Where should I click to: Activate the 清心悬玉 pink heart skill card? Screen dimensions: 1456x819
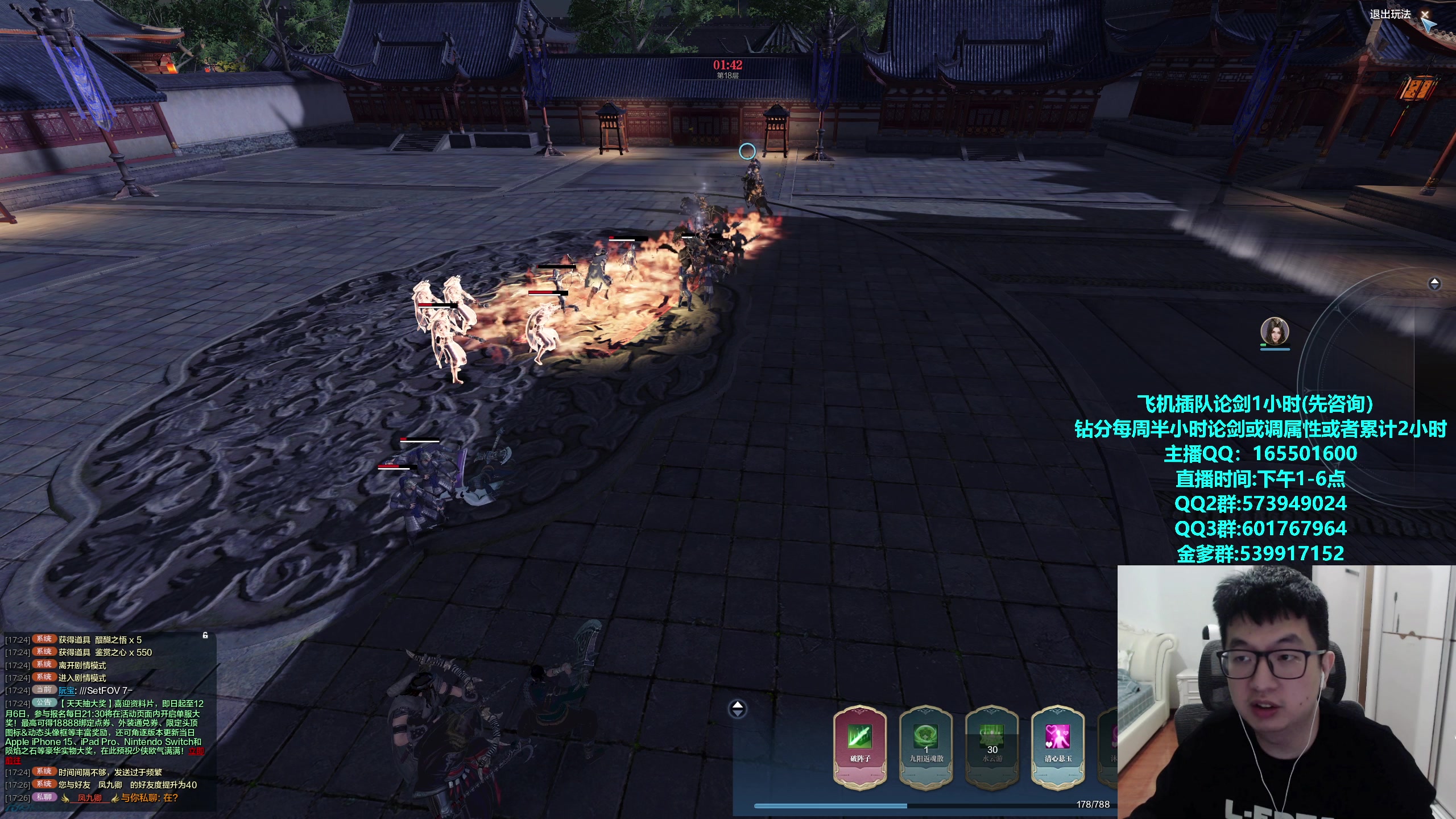pos(1057,746)
